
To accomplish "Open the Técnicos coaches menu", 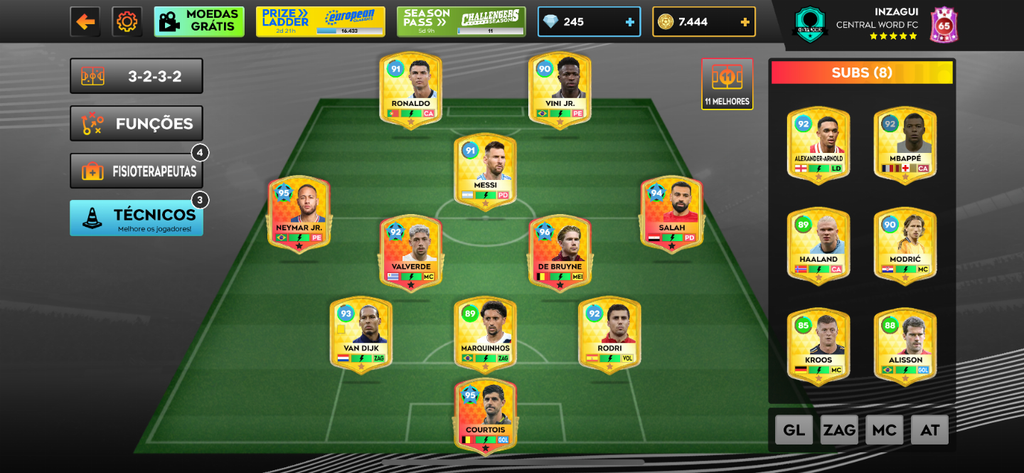I will point(136,217).
